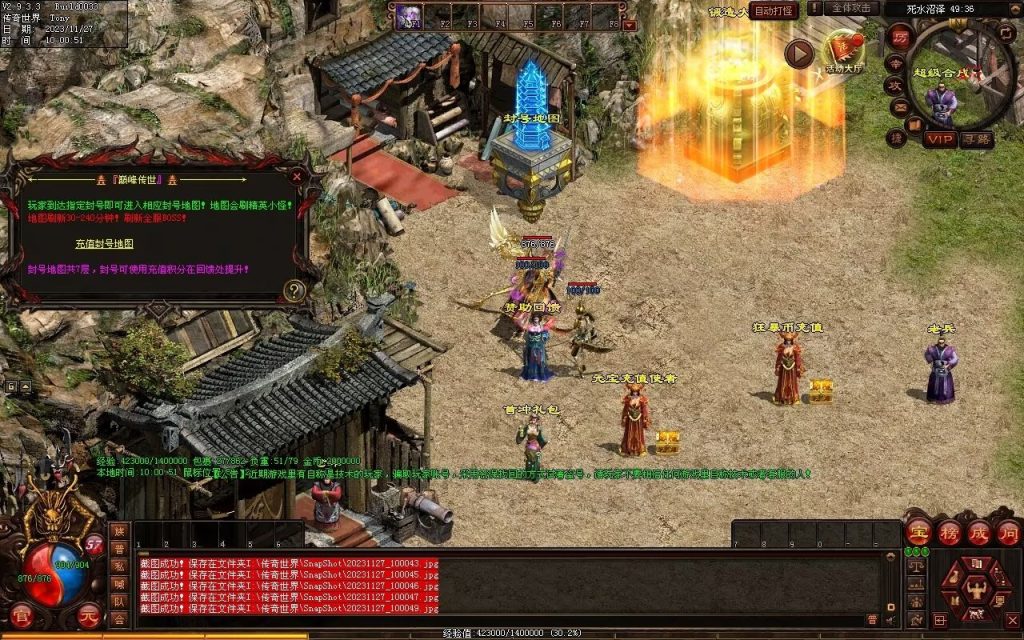
Task: Open the 榜 ranking button
Action: [949, 532]
